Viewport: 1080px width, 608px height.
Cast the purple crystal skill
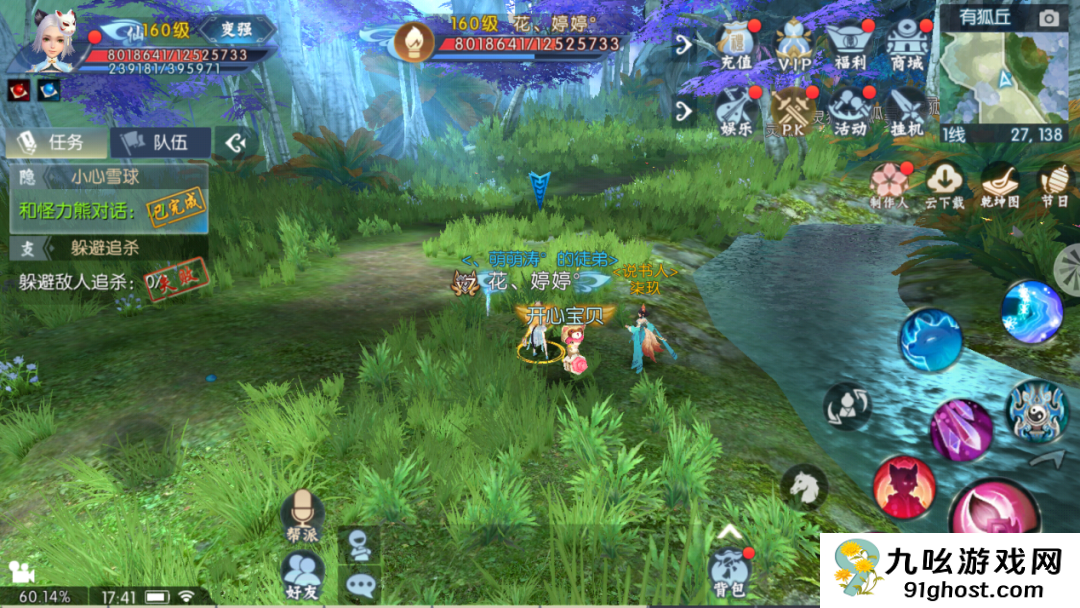click(x=961, y=429)
